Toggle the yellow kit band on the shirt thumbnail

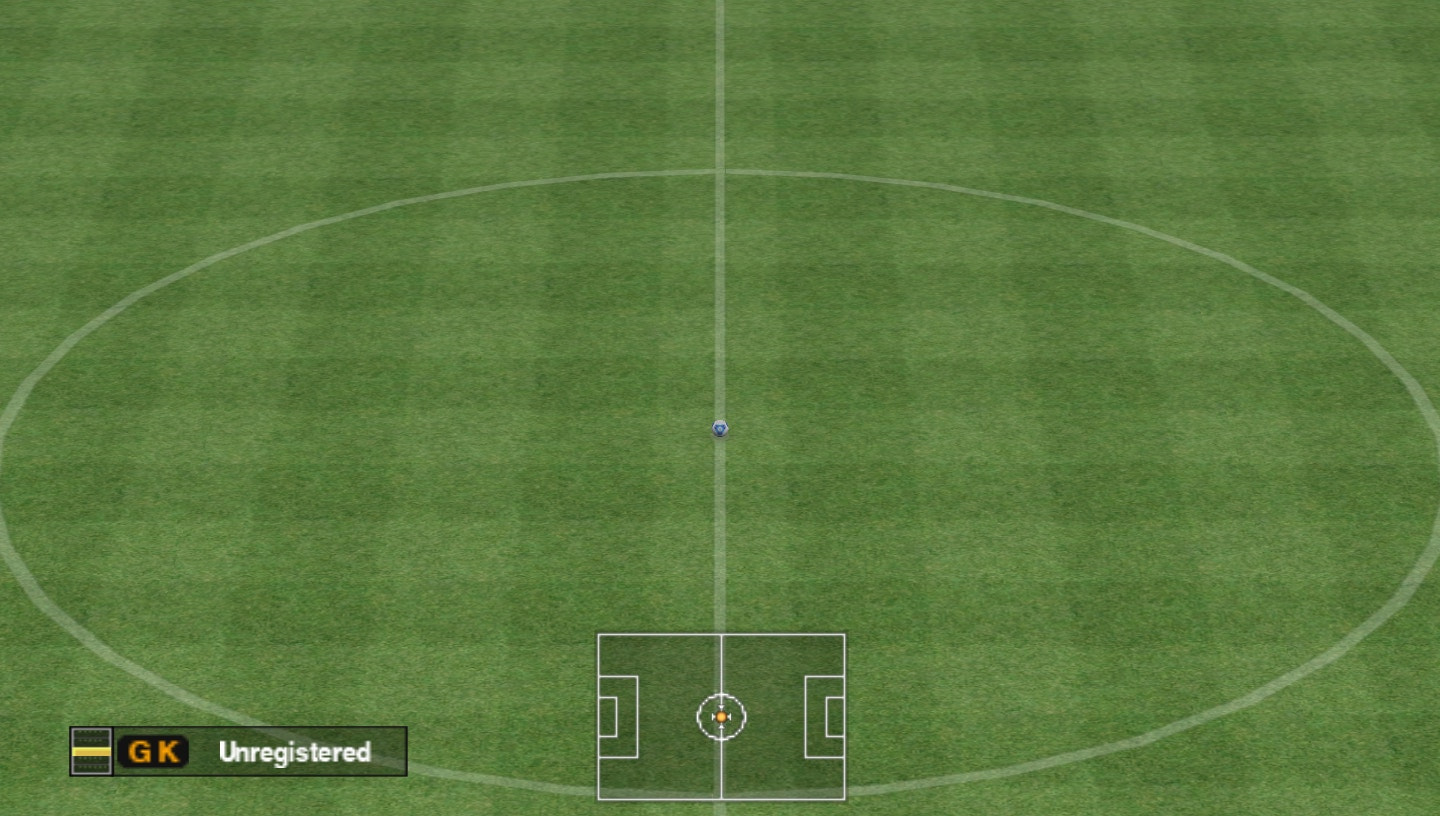tap(90, 753)
